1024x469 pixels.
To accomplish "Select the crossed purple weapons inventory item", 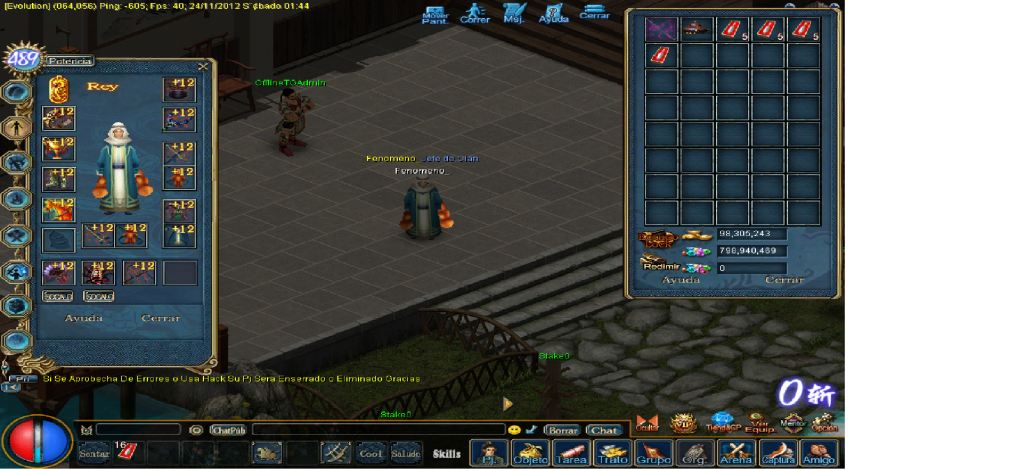I will click(661, 29).
